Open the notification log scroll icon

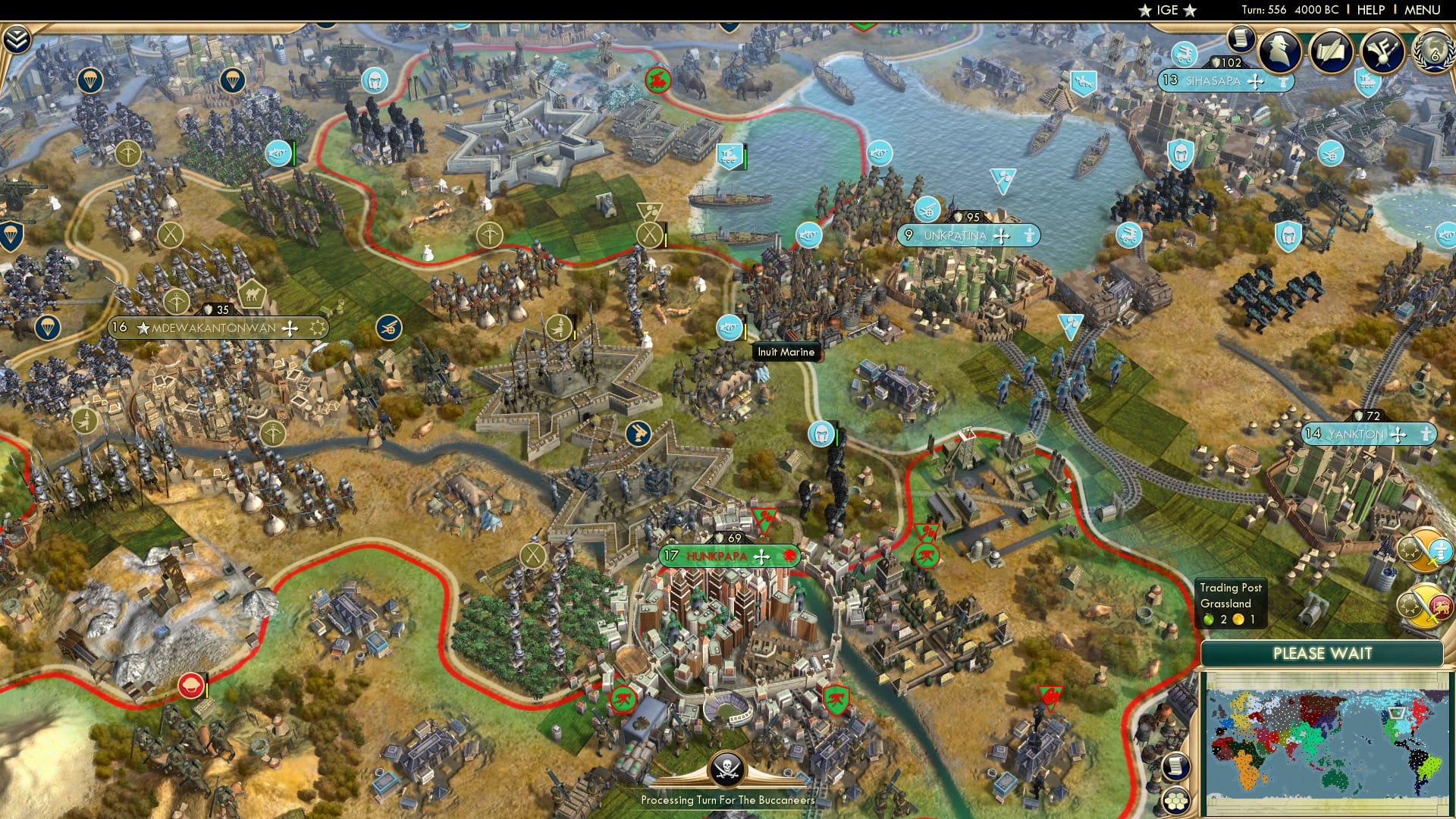(1241, 39)
